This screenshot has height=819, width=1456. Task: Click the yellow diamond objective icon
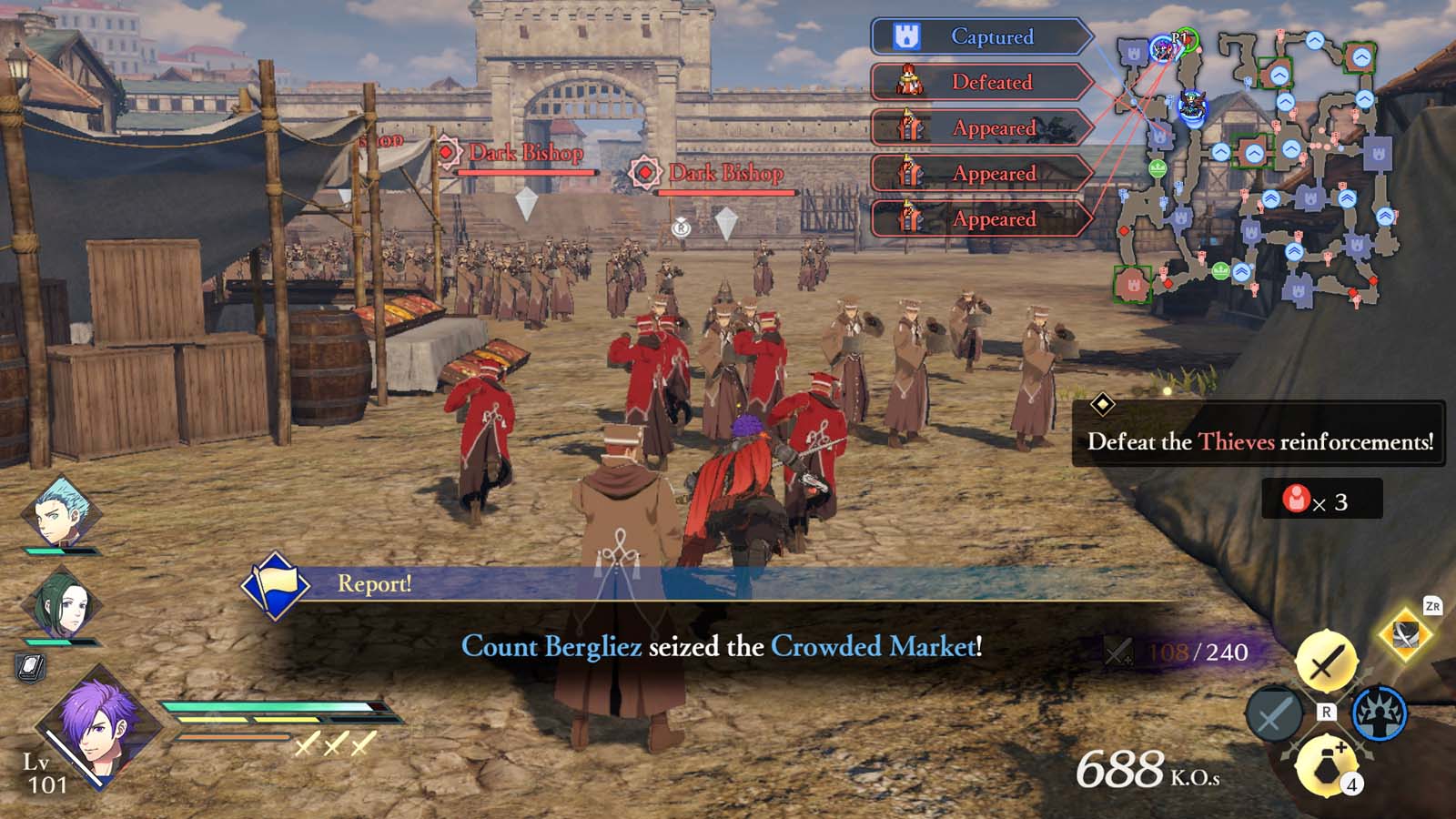coord(1105,402)
